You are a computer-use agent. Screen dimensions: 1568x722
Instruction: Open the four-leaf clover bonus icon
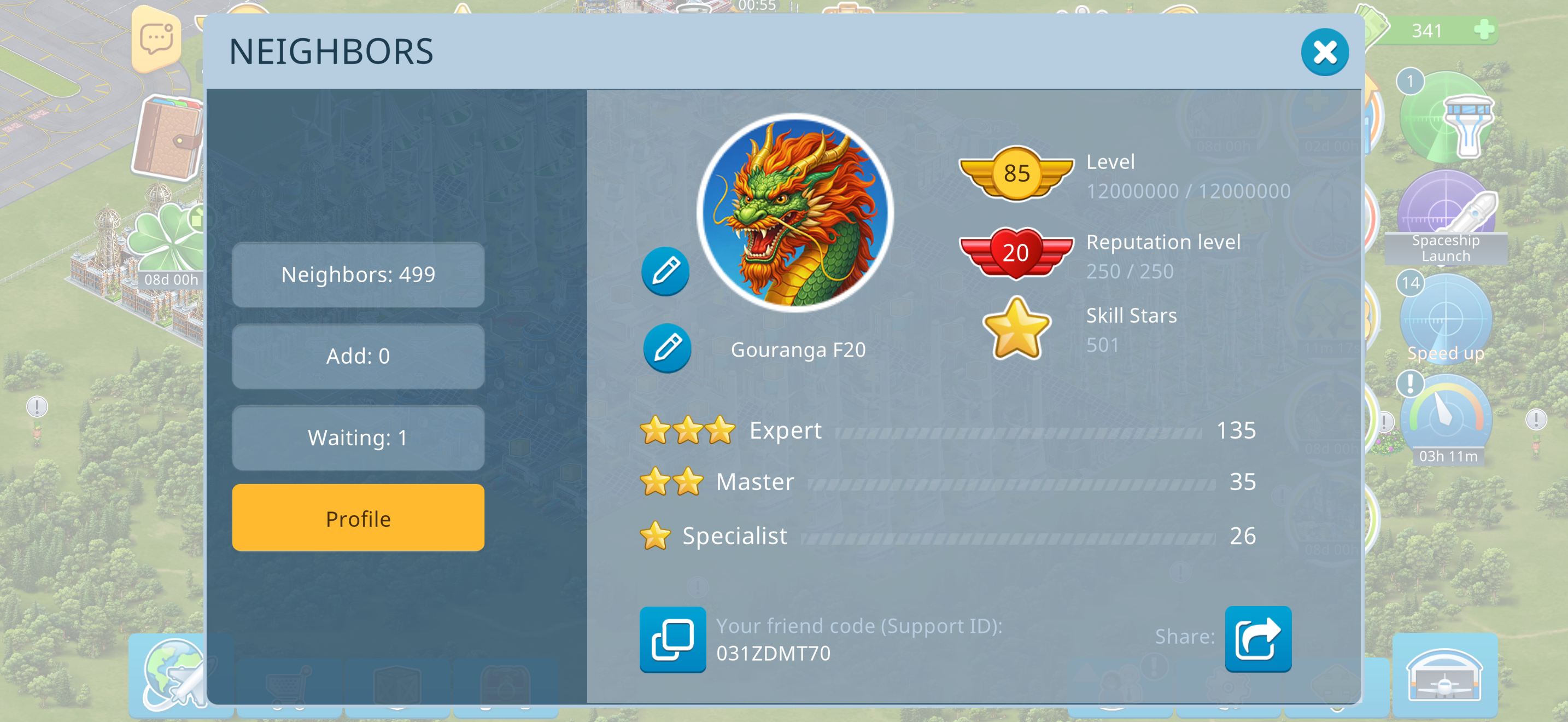pos(167,243)
